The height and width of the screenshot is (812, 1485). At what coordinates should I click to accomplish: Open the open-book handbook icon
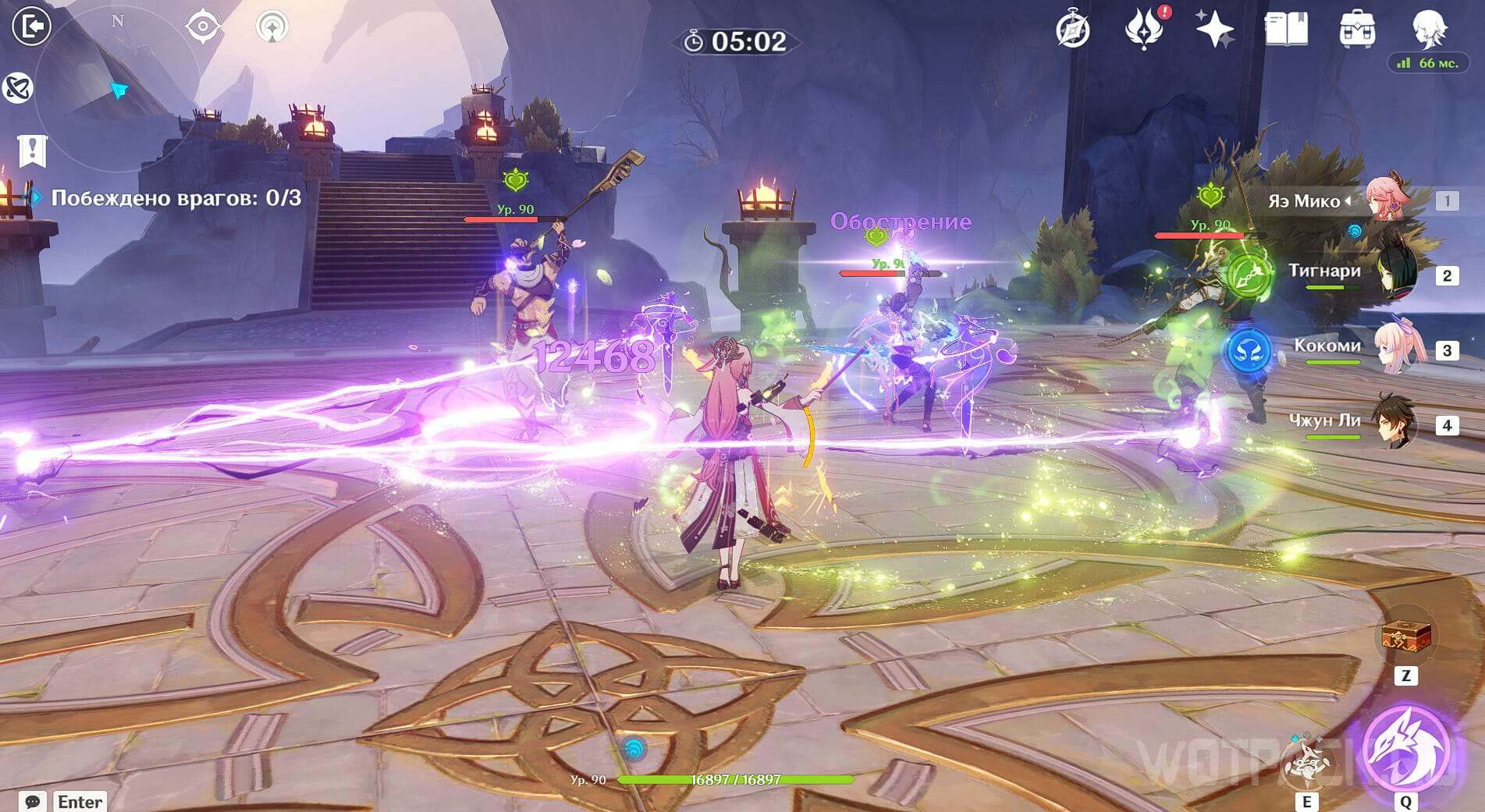[x=1285, y=30]
